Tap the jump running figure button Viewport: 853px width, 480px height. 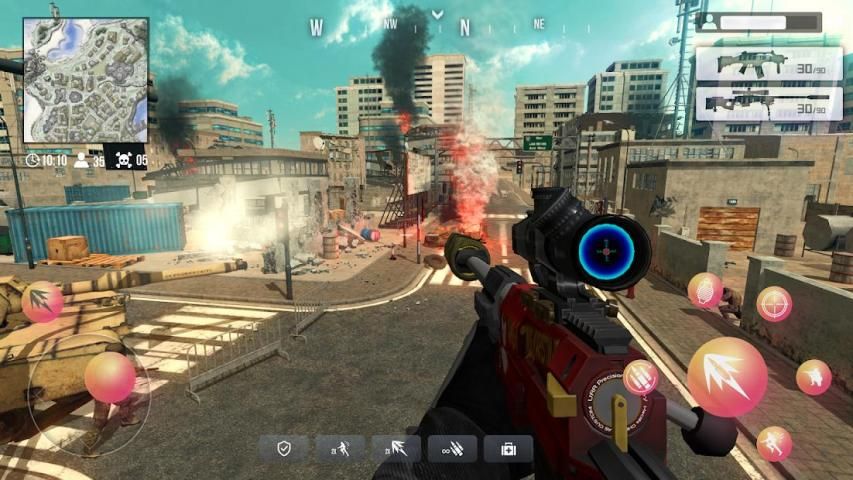tap(774, 443)
